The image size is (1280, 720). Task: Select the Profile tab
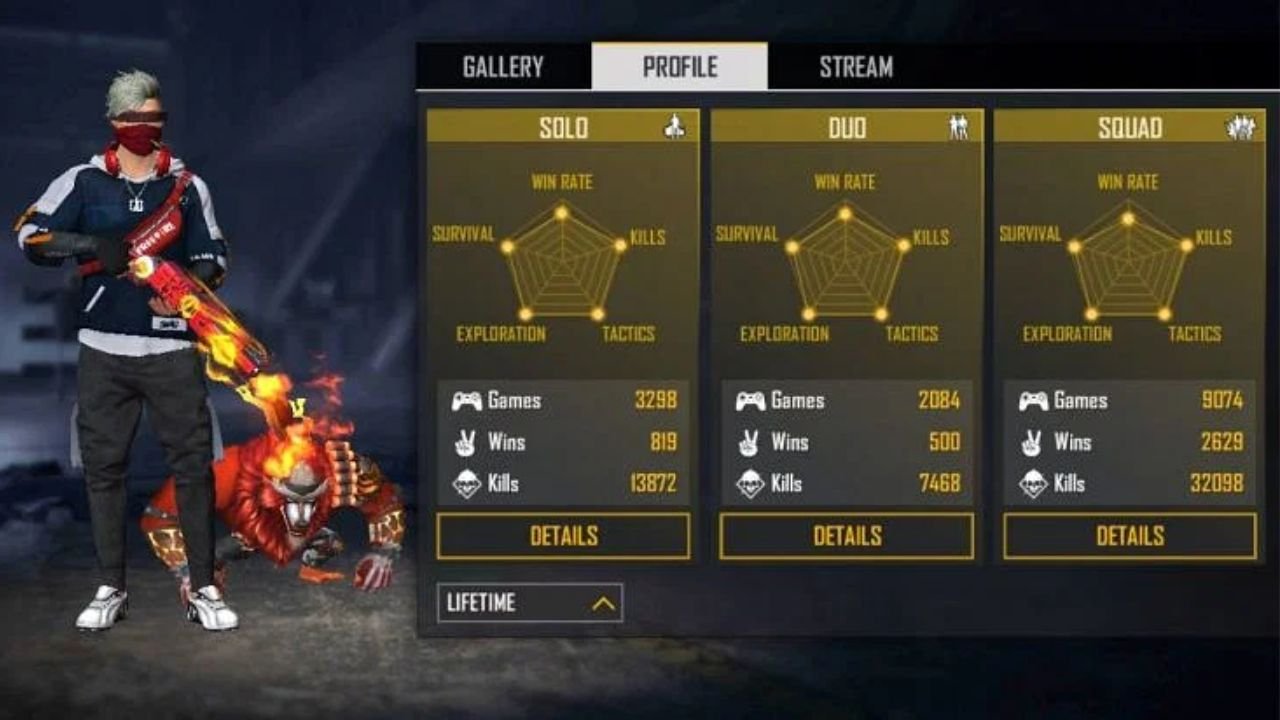680,67
